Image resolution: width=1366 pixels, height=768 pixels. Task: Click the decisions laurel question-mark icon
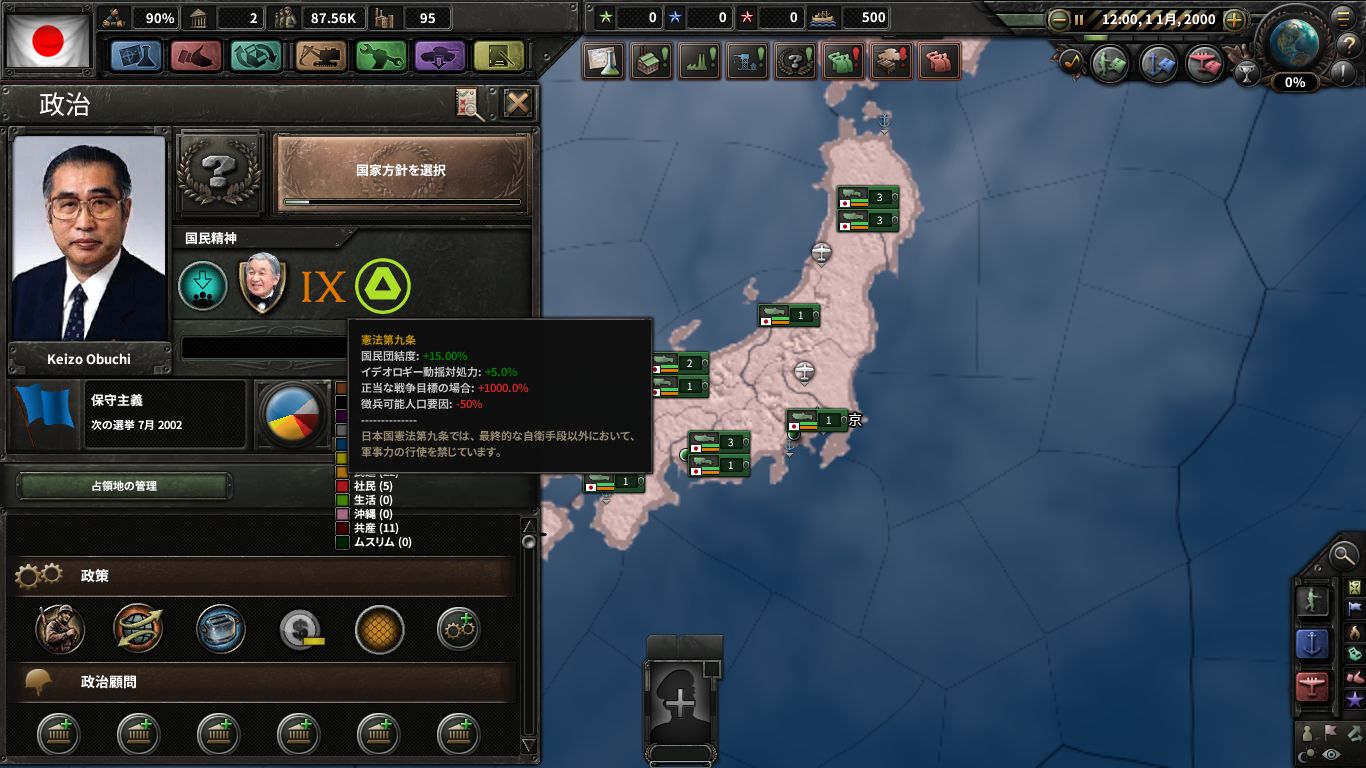point(797,60)
